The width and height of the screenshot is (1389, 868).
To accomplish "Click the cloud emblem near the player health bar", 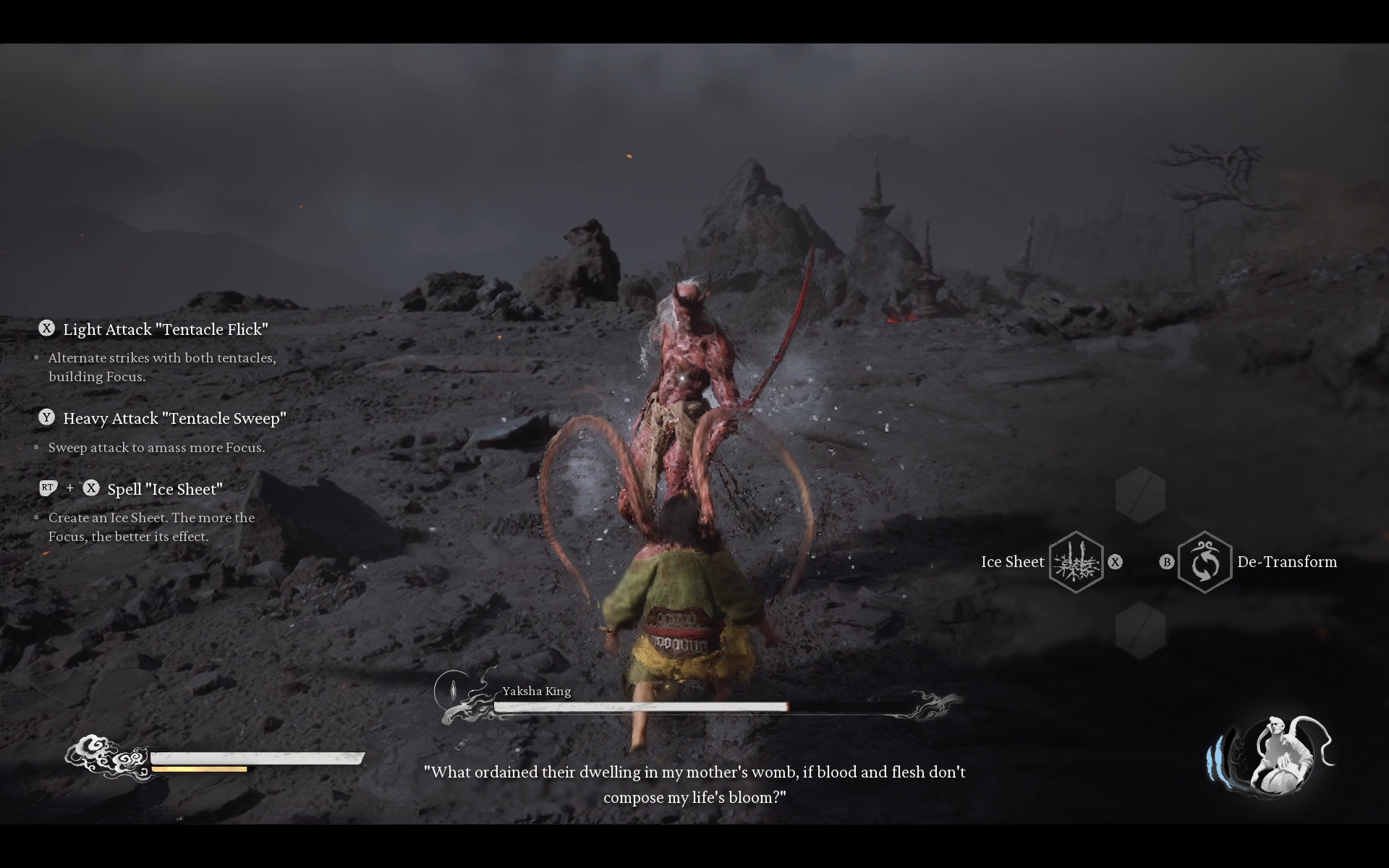I will point(109,757).
